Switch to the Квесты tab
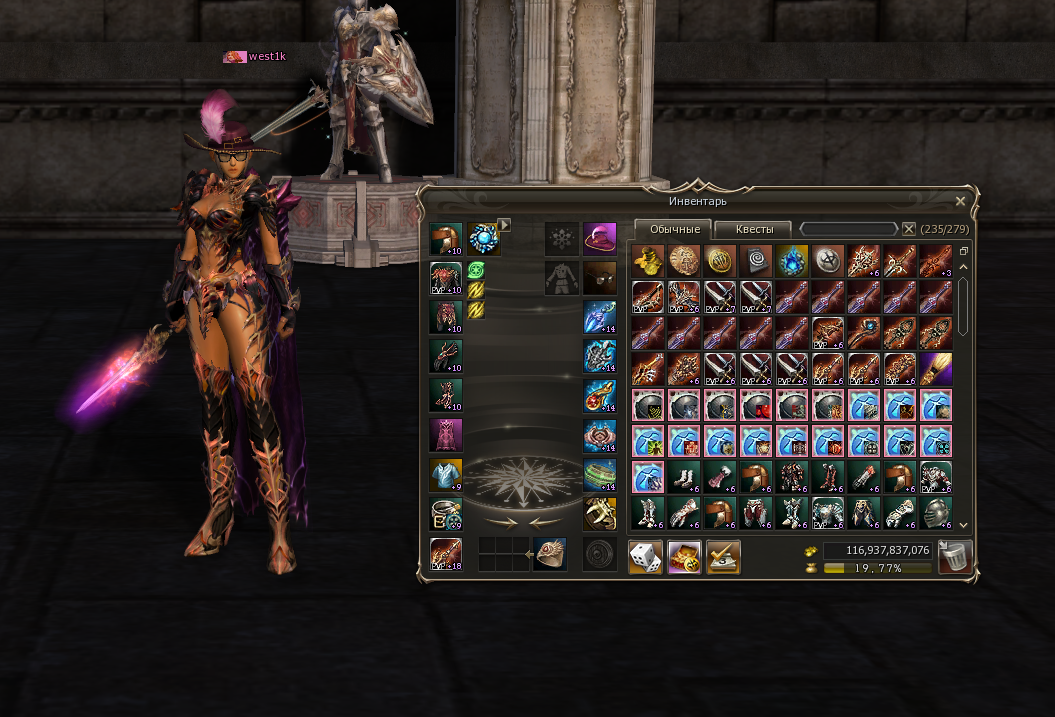 pos(753,229)
